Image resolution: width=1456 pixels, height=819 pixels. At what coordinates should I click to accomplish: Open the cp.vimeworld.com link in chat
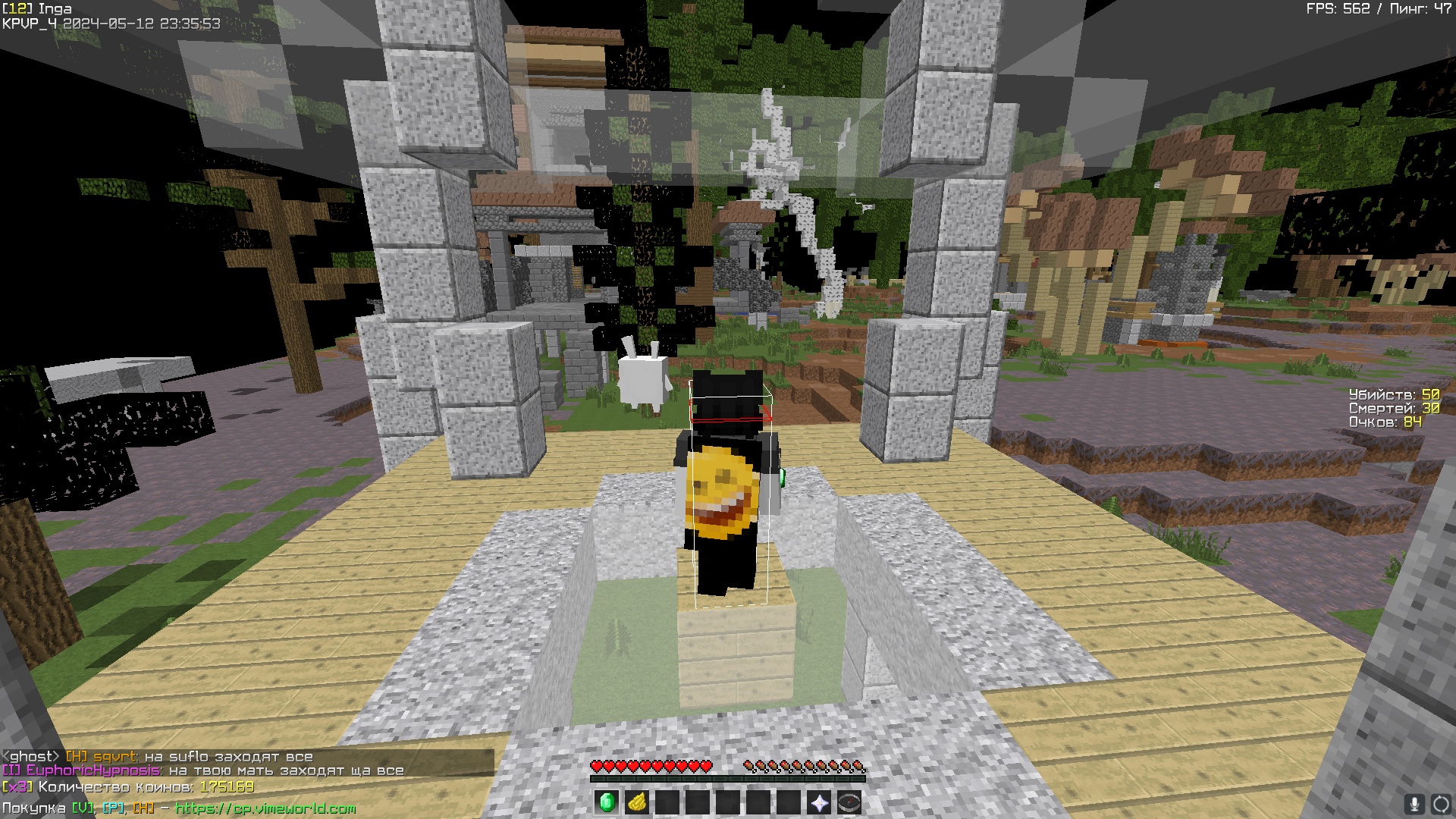coord(265,808)
